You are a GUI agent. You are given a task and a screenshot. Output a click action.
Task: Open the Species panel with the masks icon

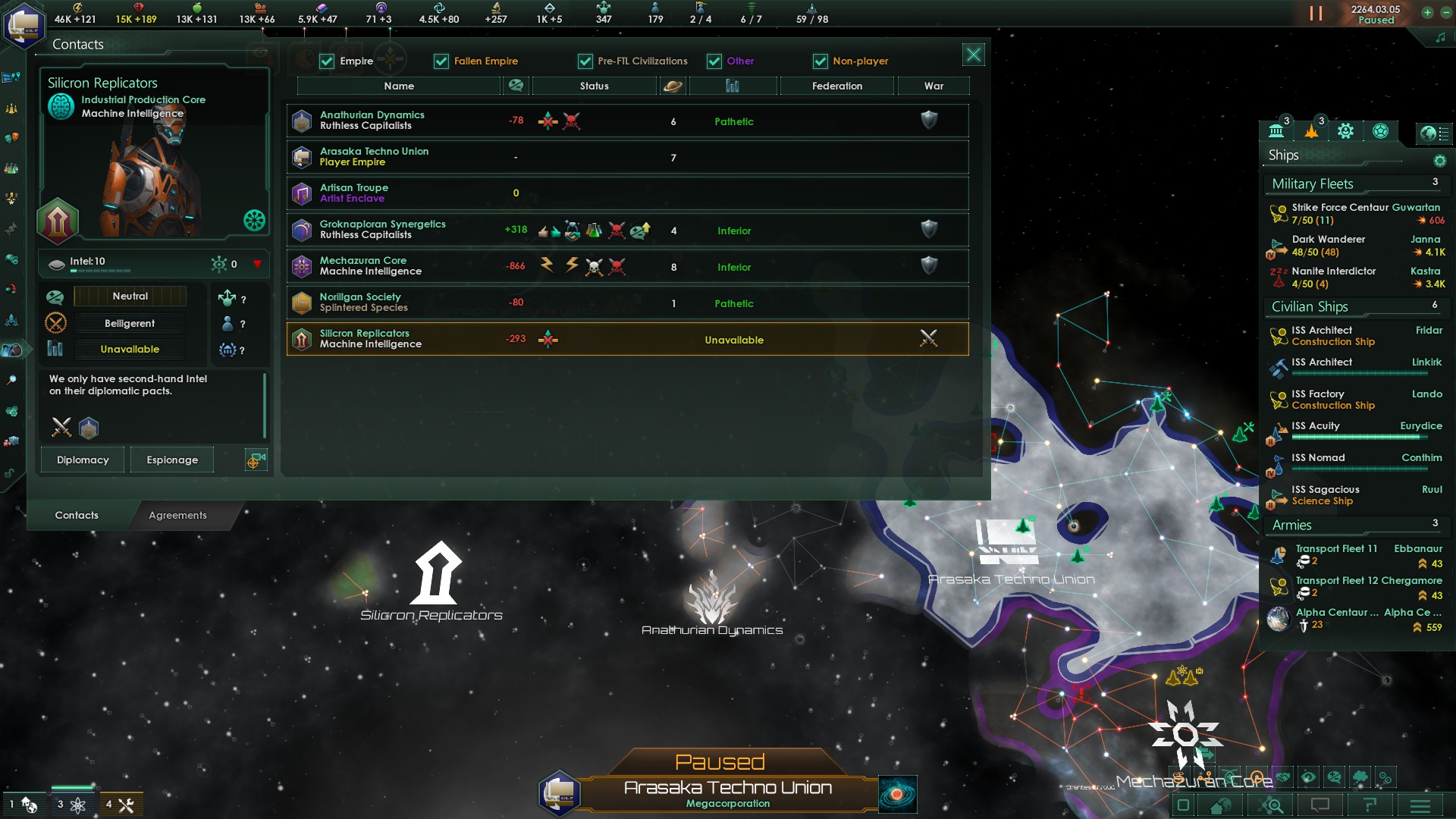(x=11, y=137)
